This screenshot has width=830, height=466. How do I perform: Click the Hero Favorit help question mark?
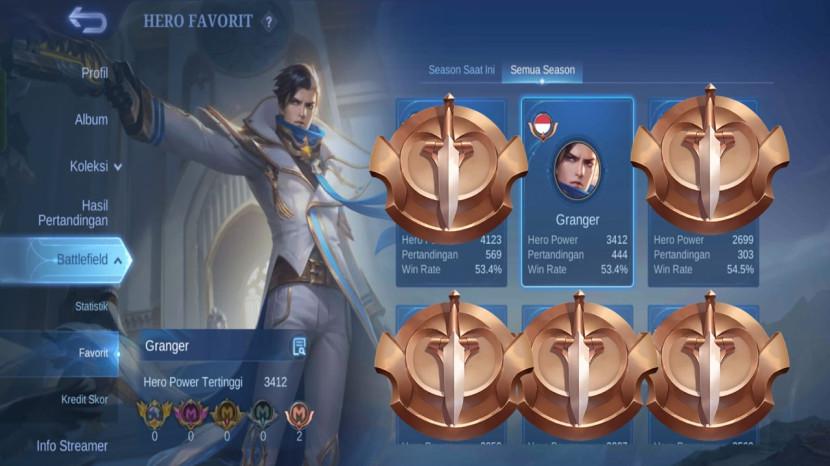[x=268, y=22]
